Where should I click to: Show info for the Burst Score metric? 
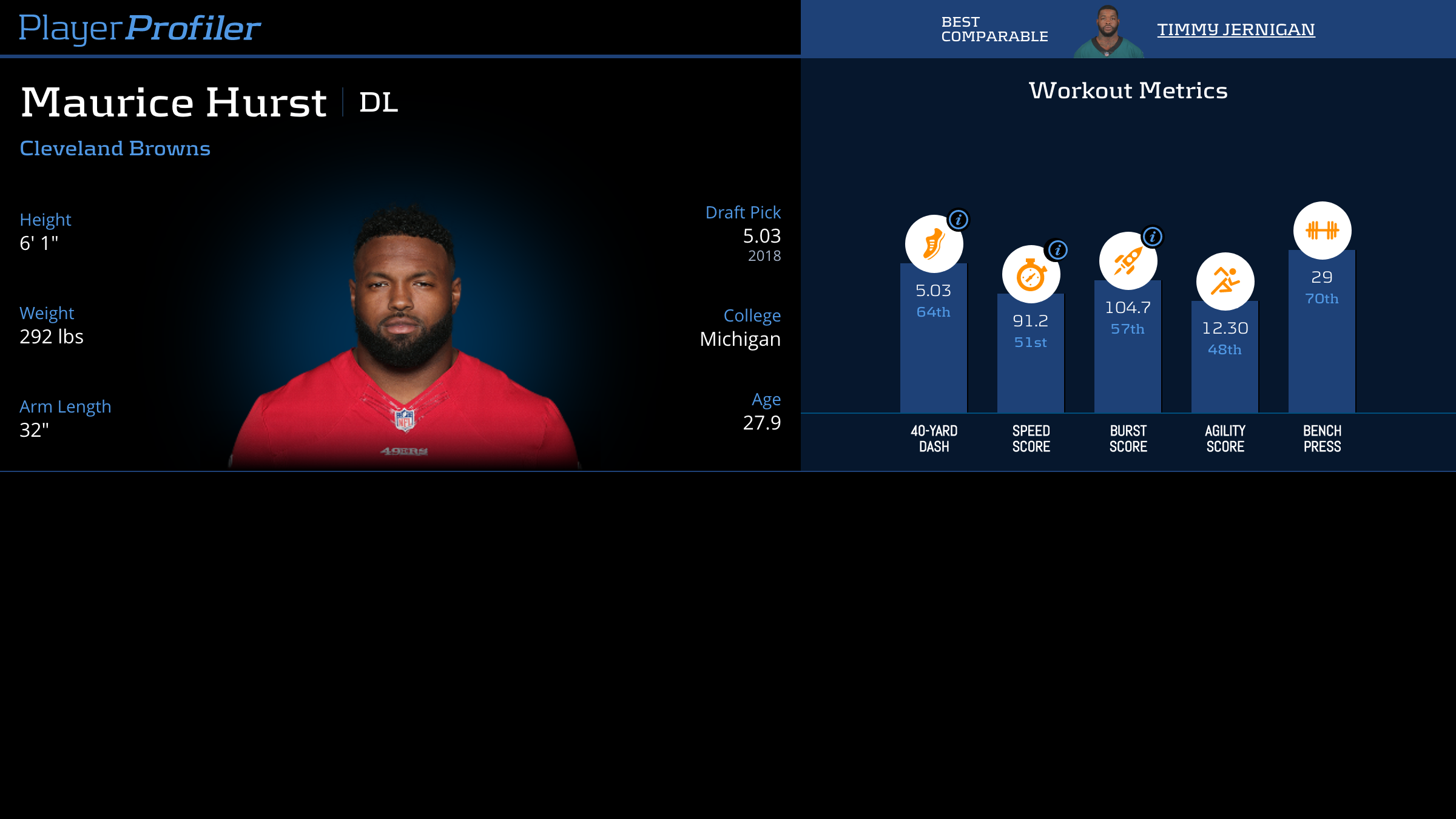click(1153, 237)
